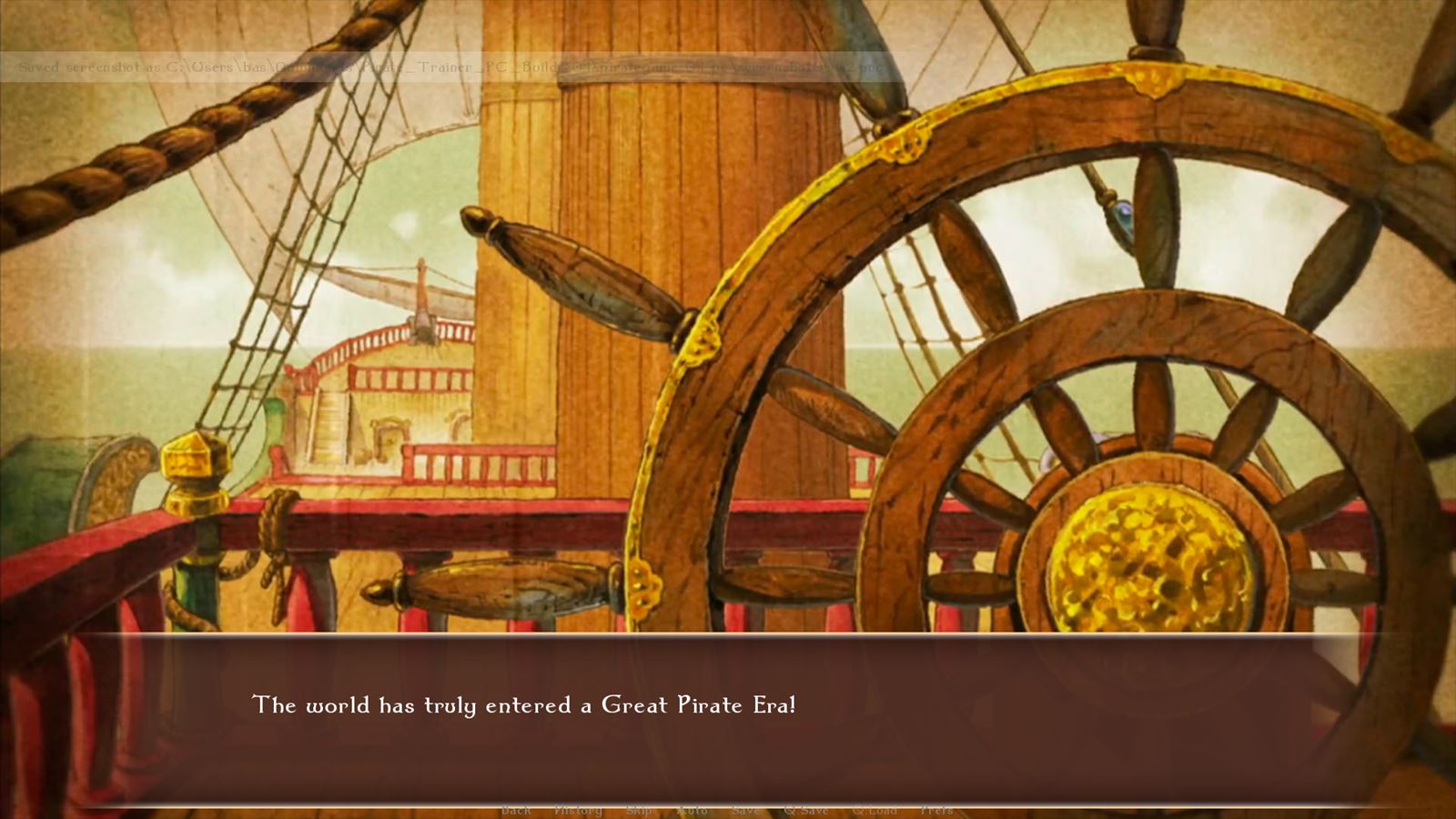
Task: Quick save progress using Q.Save
Action: (806, 809)
